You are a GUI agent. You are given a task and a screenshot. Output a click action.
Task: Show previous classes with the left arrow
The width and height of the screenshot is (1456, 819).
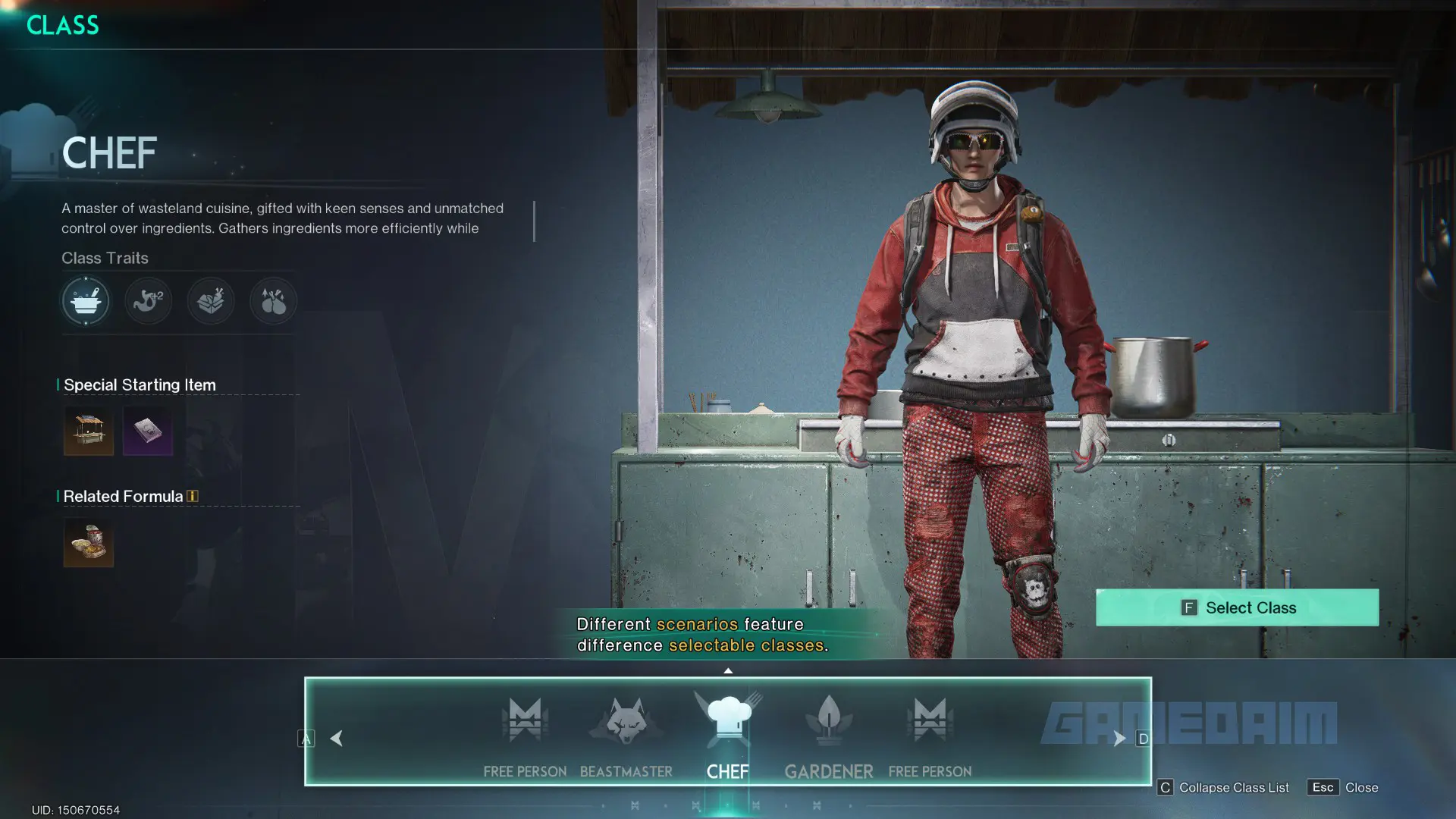pyautogui.click(x=337, y=738)
